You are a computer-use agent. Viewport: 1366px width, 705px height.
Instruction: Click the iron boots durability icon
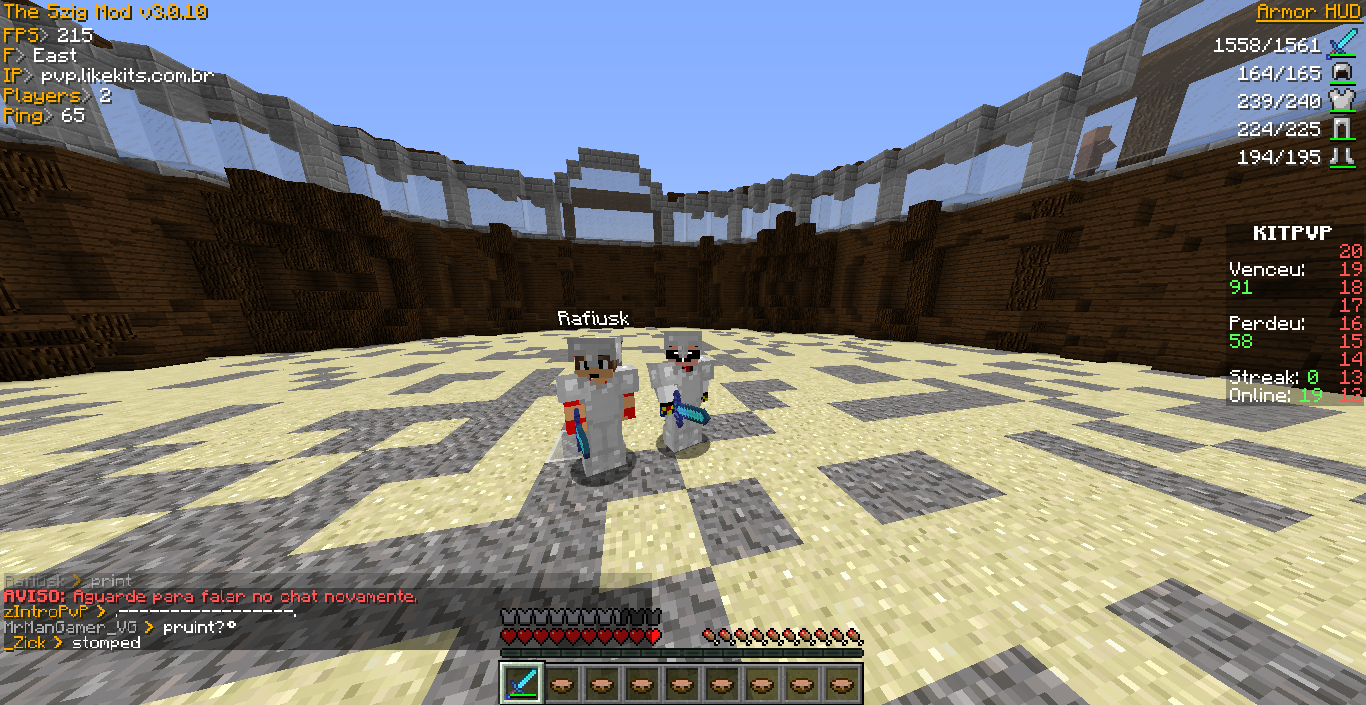[1340, 157]
